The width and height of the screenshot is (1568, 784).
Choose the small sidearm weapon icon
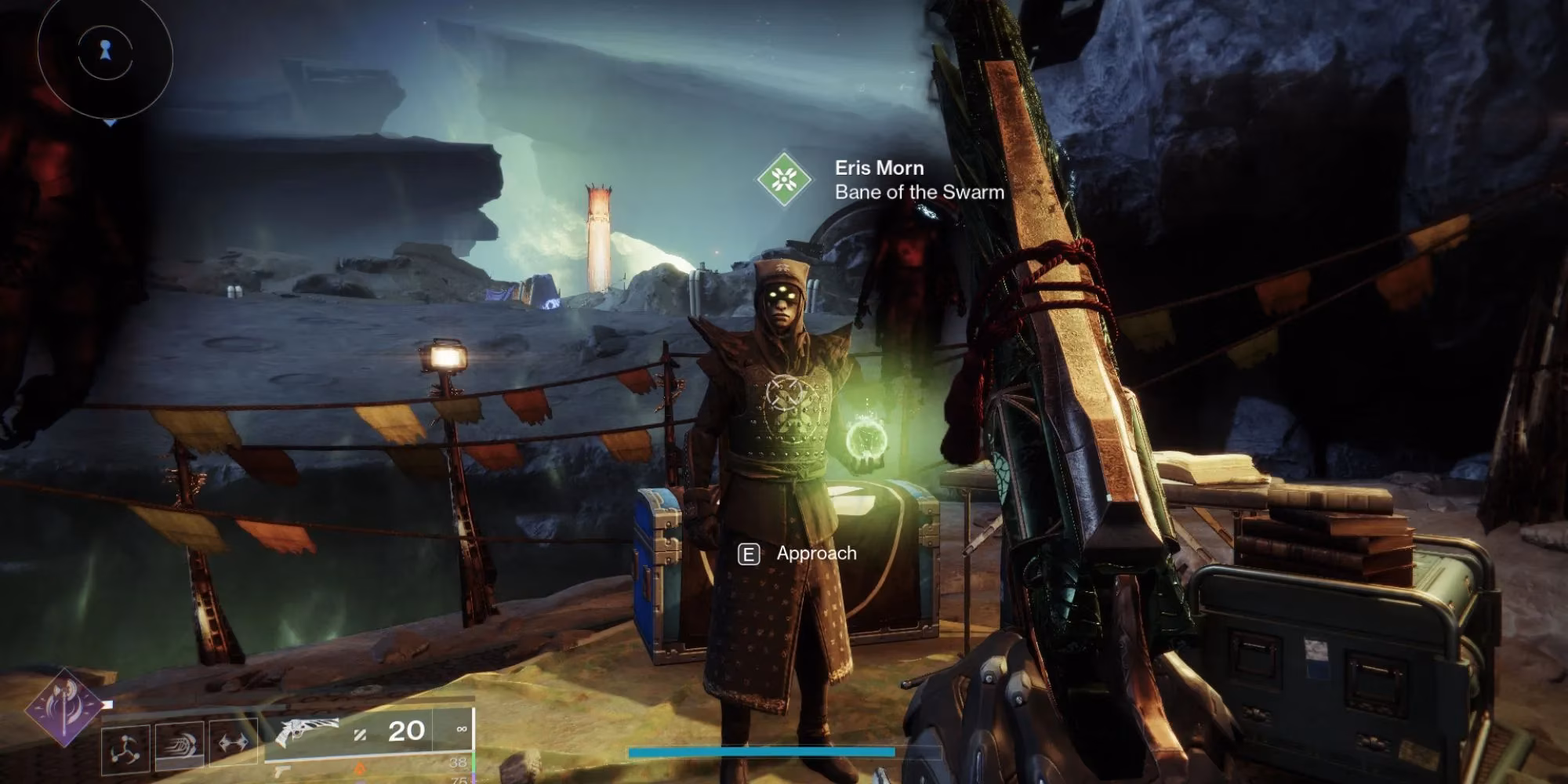tap(281, 772)
